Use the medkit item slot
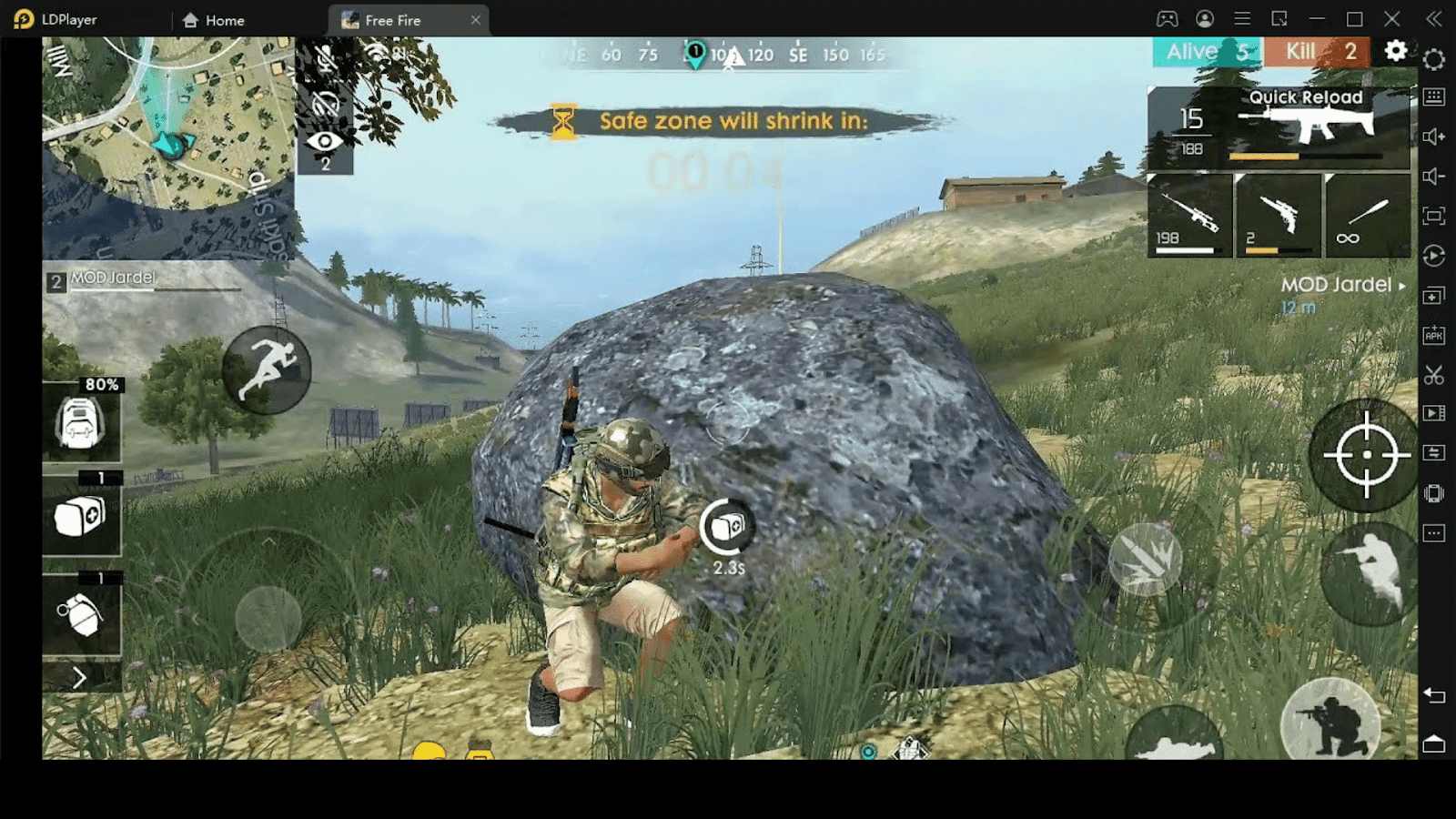The image size is (1456, 819). [x=81, y=517]
